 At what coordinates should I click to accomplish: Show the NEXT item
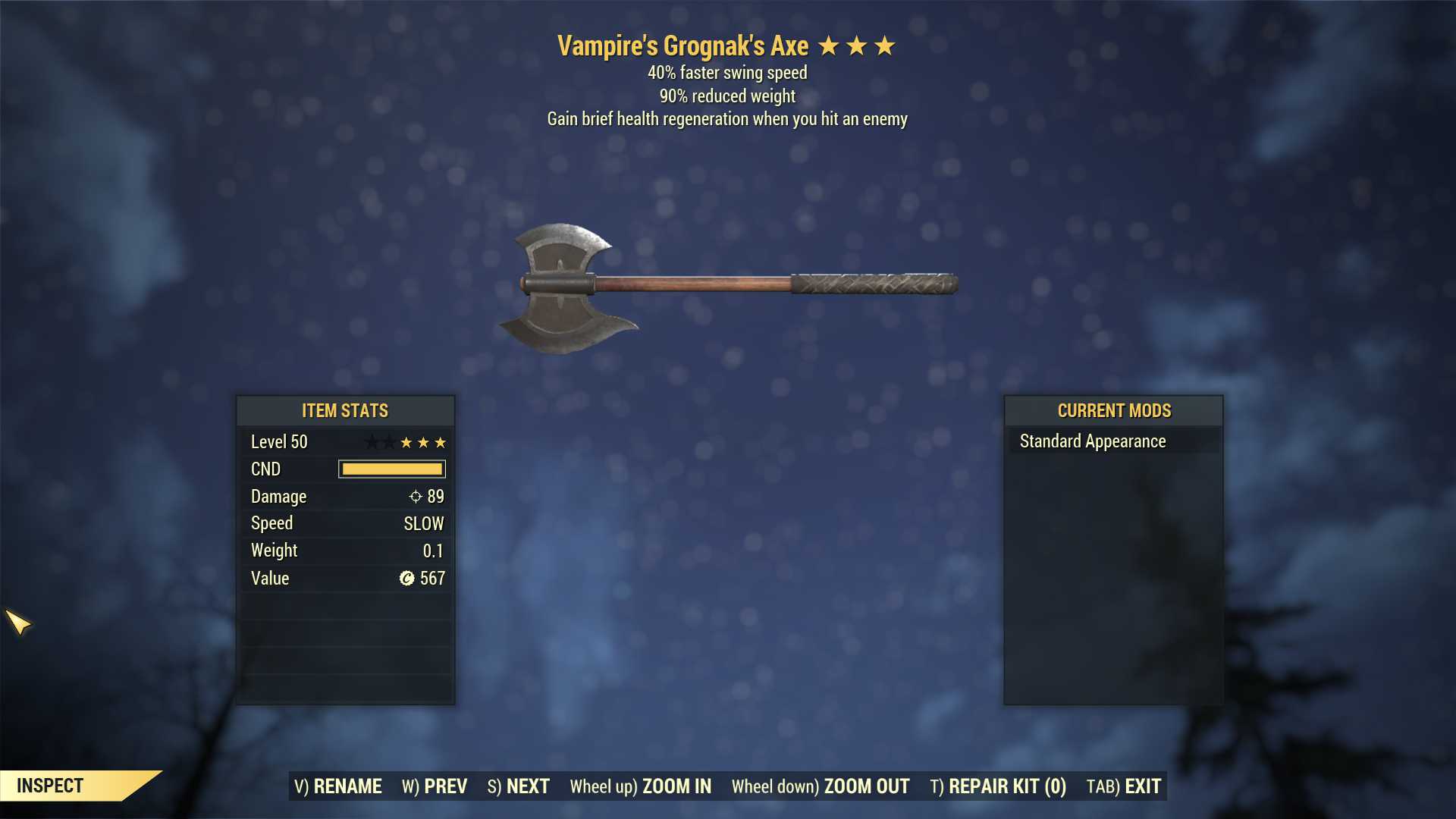click(x=519, y=786)
